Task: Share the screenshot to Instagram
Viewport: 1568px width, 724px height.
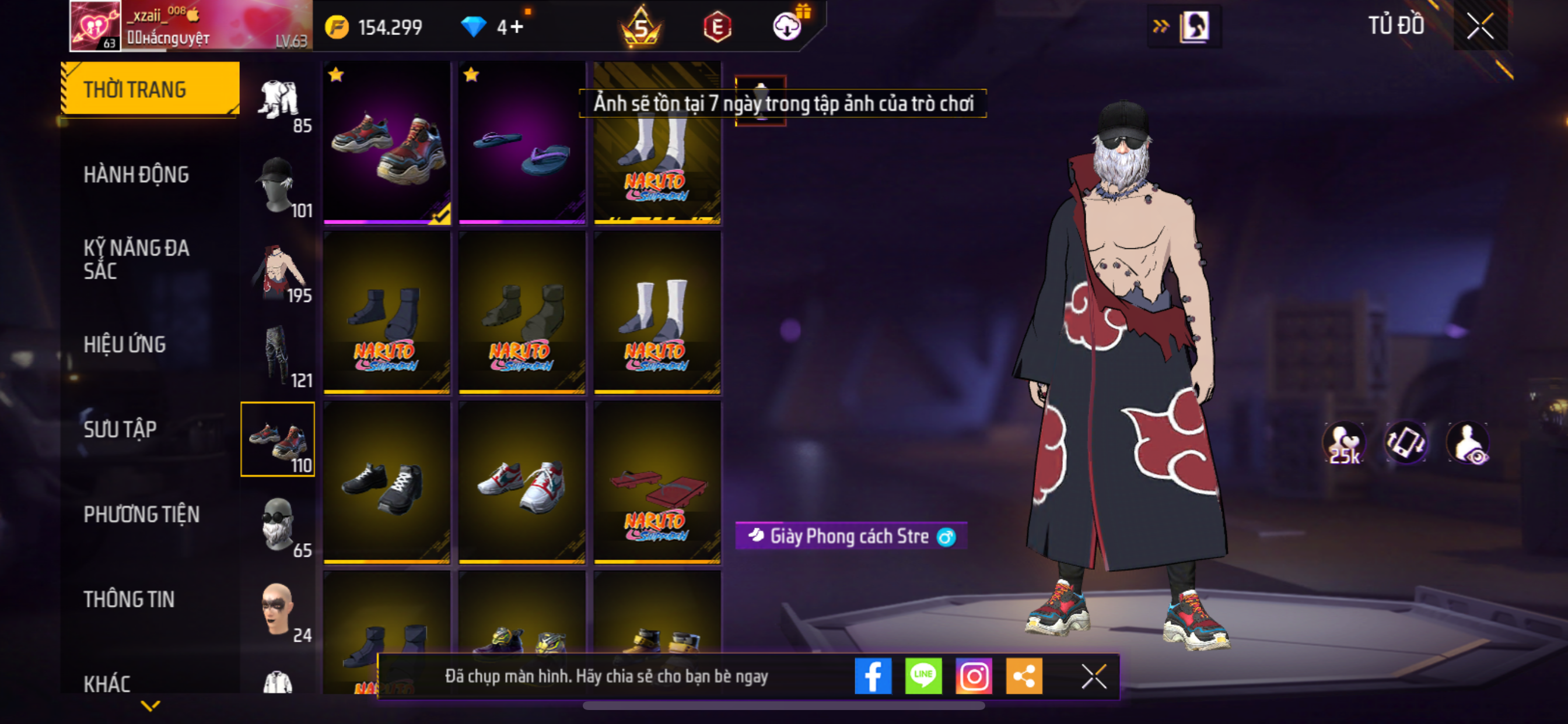Action: point(974,676)
